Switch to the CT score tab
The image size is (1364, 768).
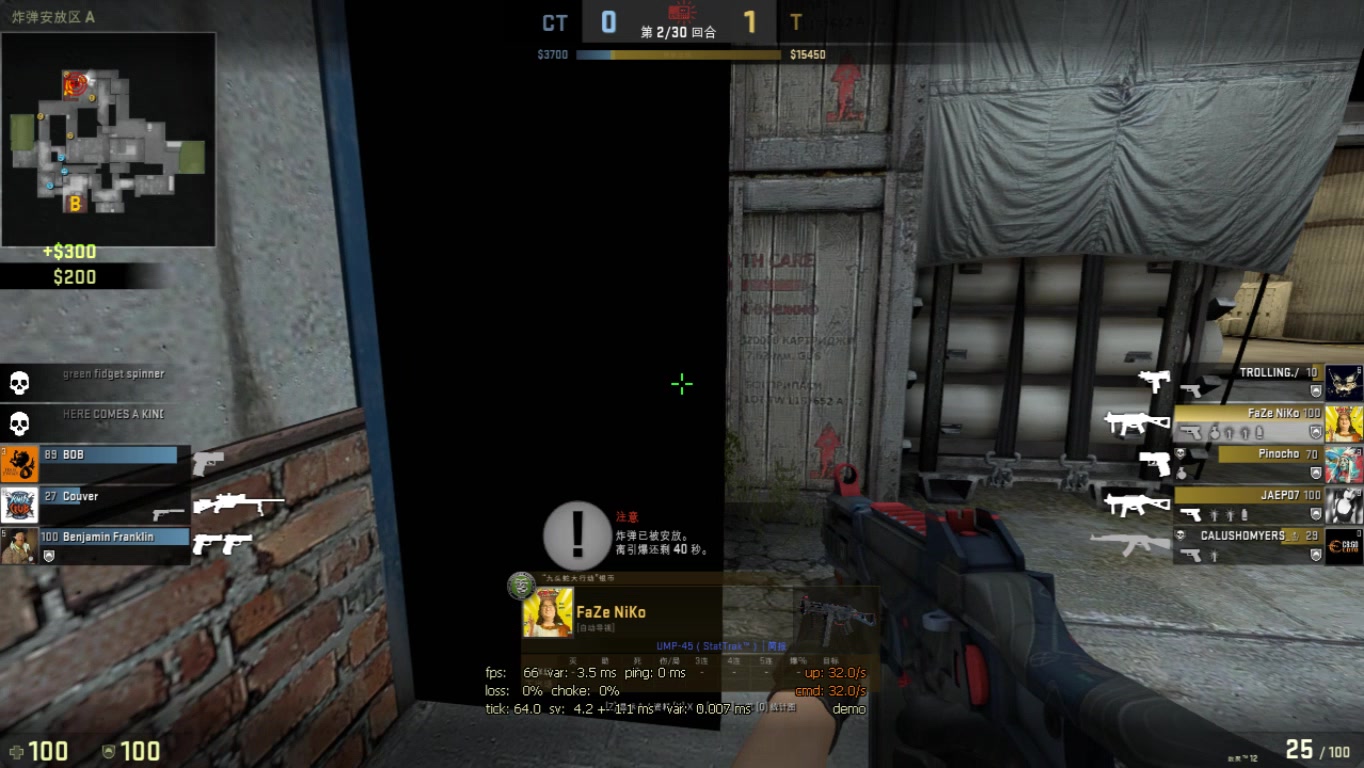pyautogui.click(x=554, y=22)
